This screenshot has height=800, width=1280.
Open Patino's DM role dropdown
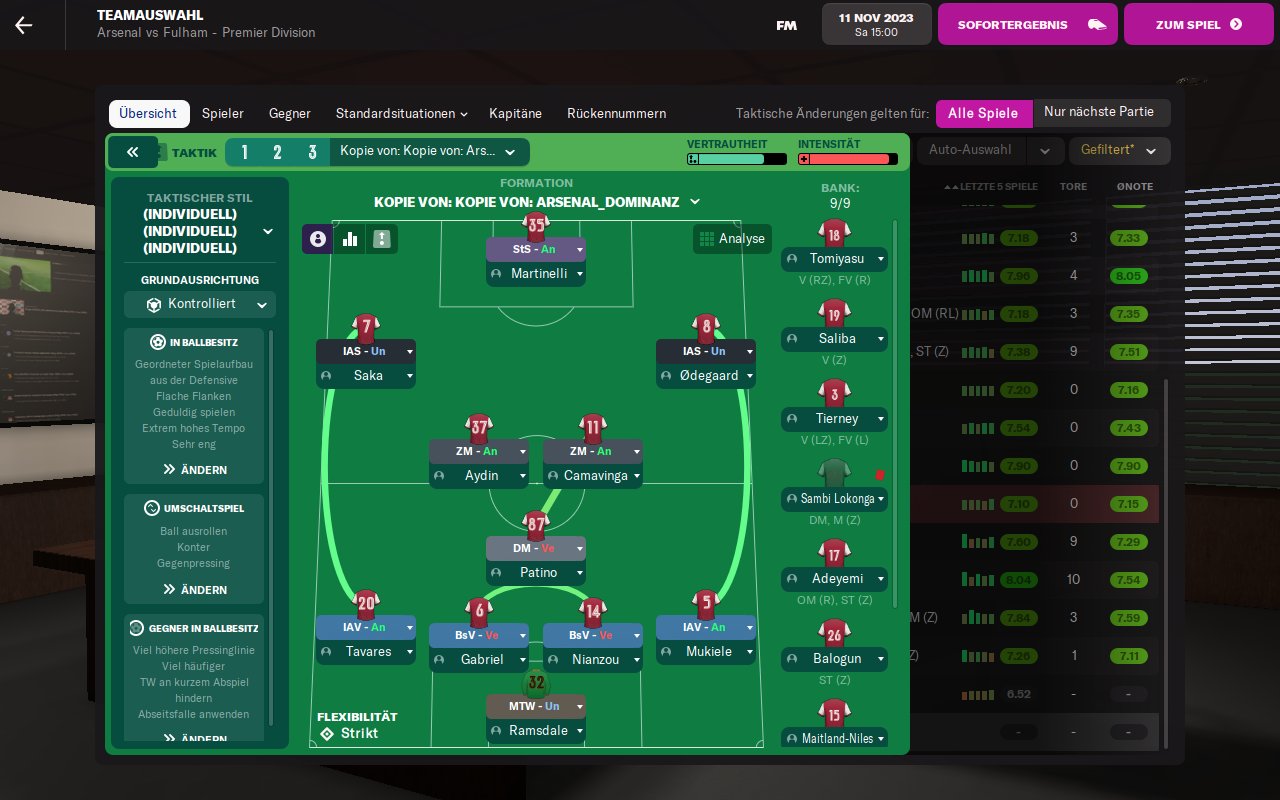(577, 548)
